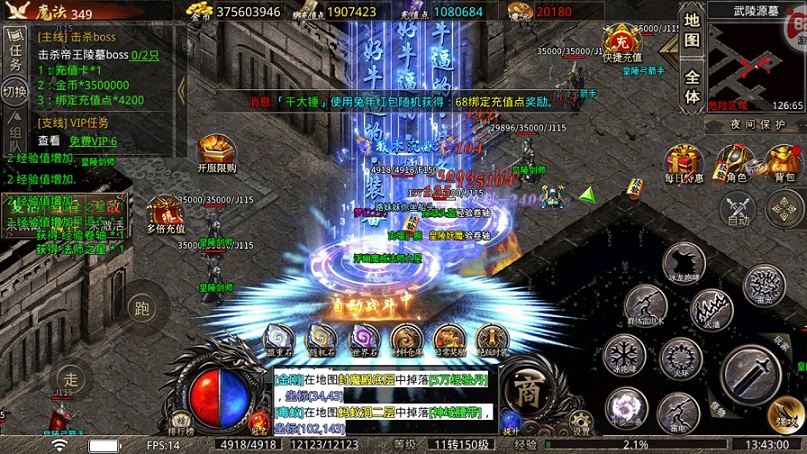Open 快捷充值 quick recharge
Image resolution: width=807 pixels, height=454 pixels.
click(x=620, y=44)
